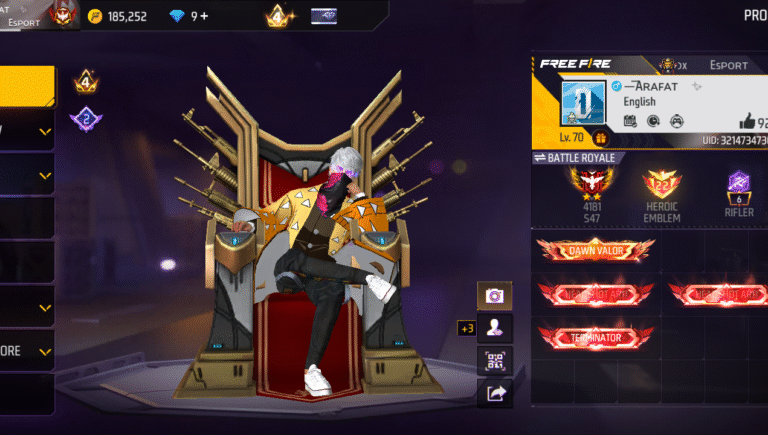768x435 pixels.
Task: Click the purple level 2 badge
Action: (x=86, y=120)
